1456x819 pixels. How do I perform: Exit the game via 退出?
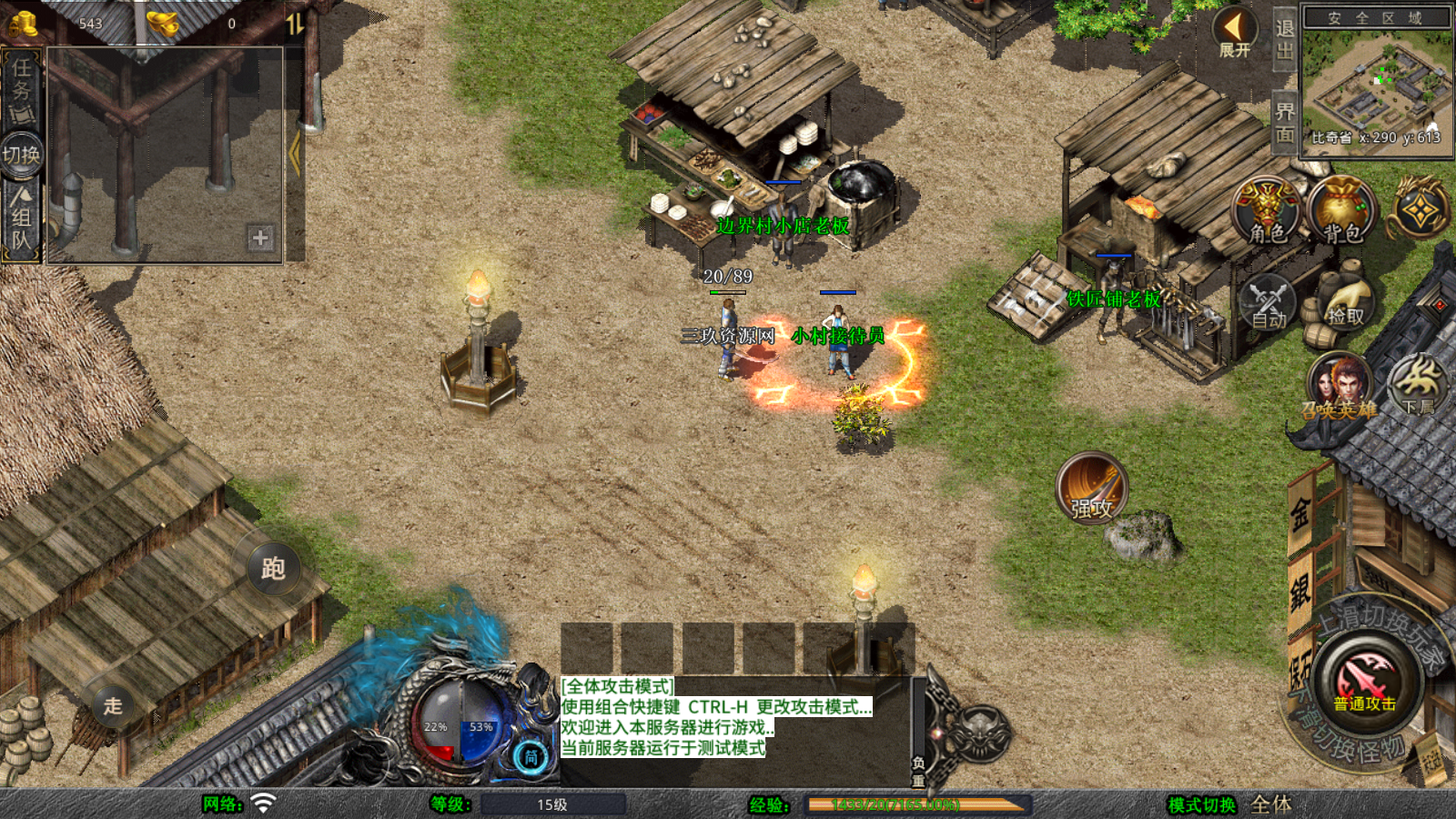(x=1284, y=38)
